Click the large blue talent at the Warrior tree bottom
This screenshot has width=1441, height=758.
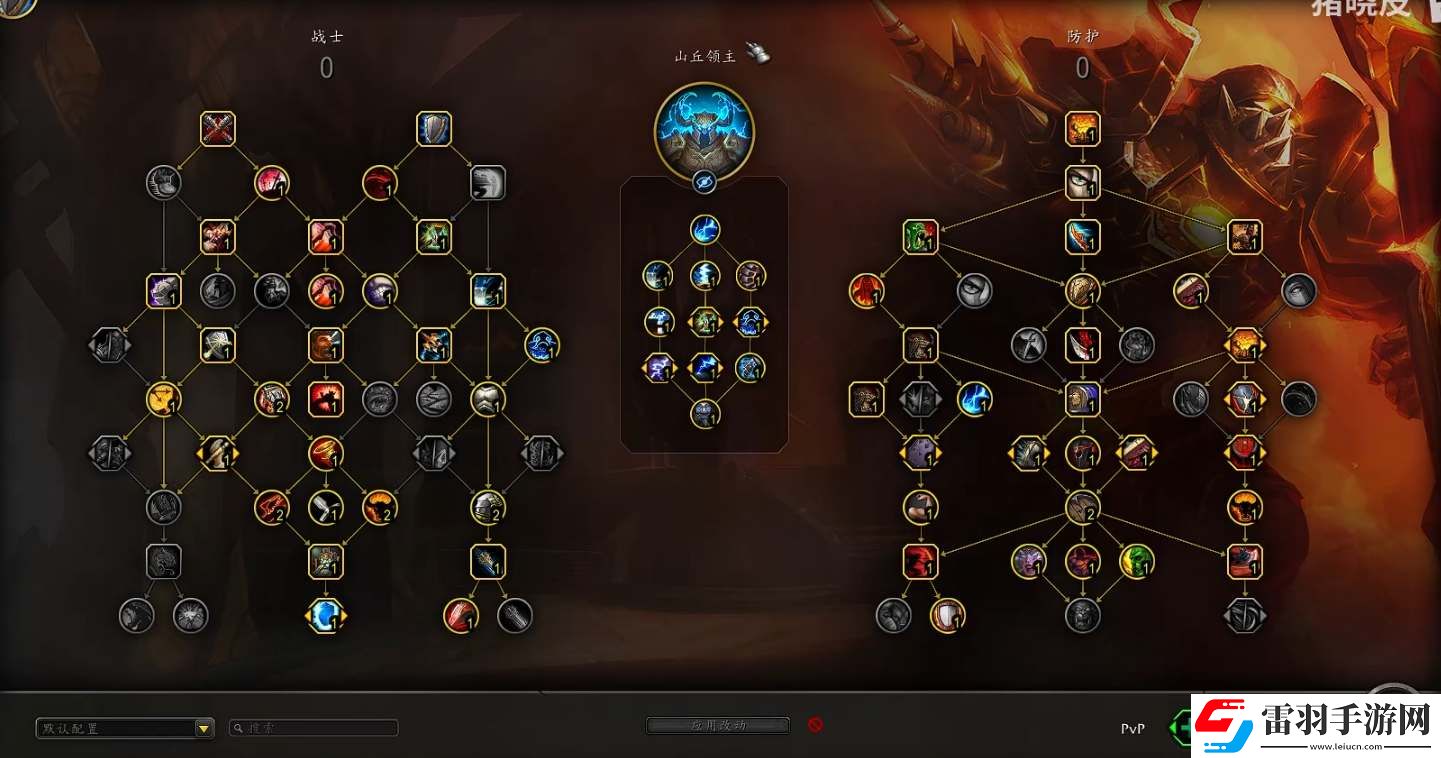pyautogui.click(x=325, y=617)
